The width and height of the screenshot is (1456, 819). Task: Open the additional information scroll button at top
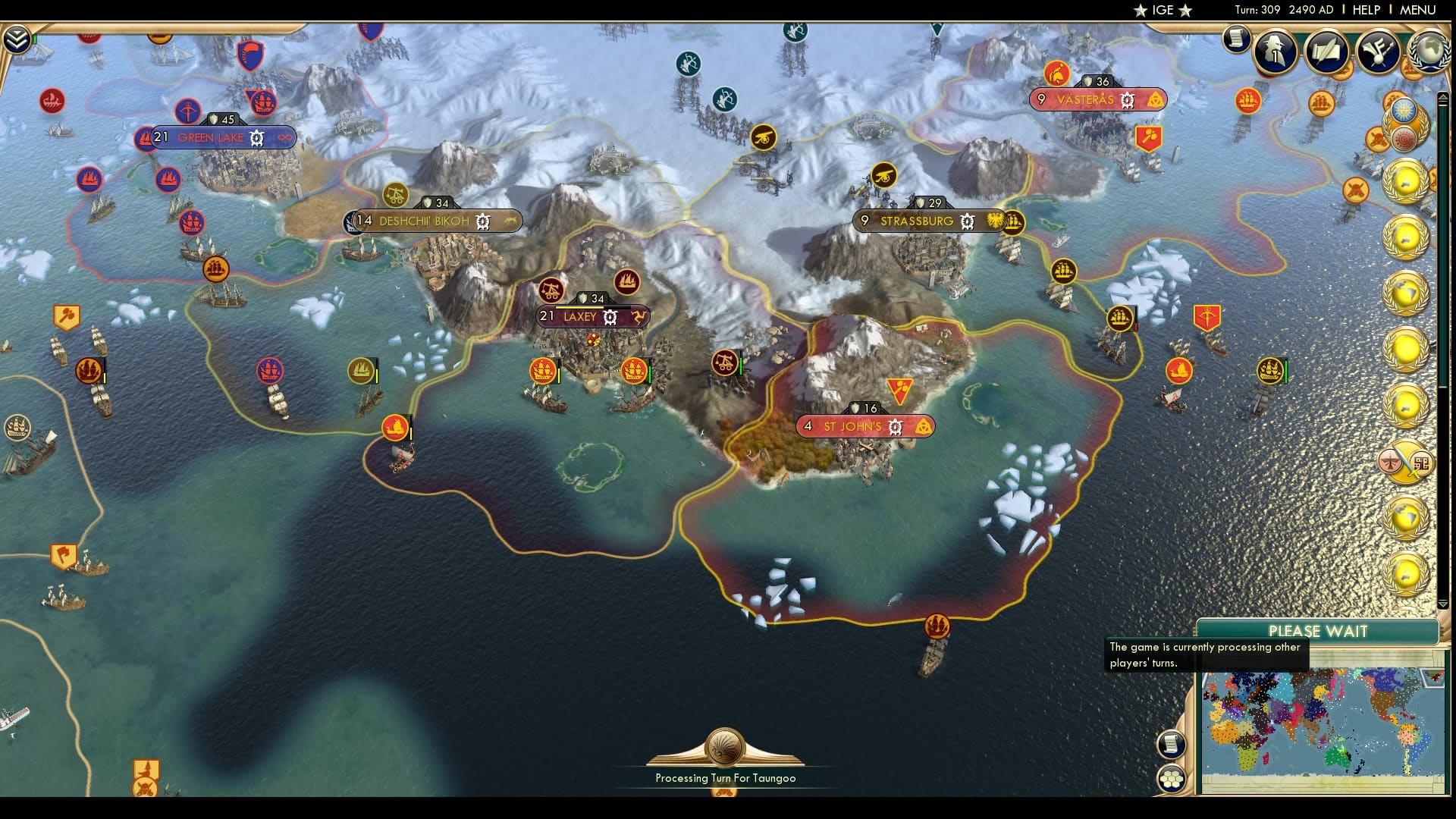[x=1236, y=38]
